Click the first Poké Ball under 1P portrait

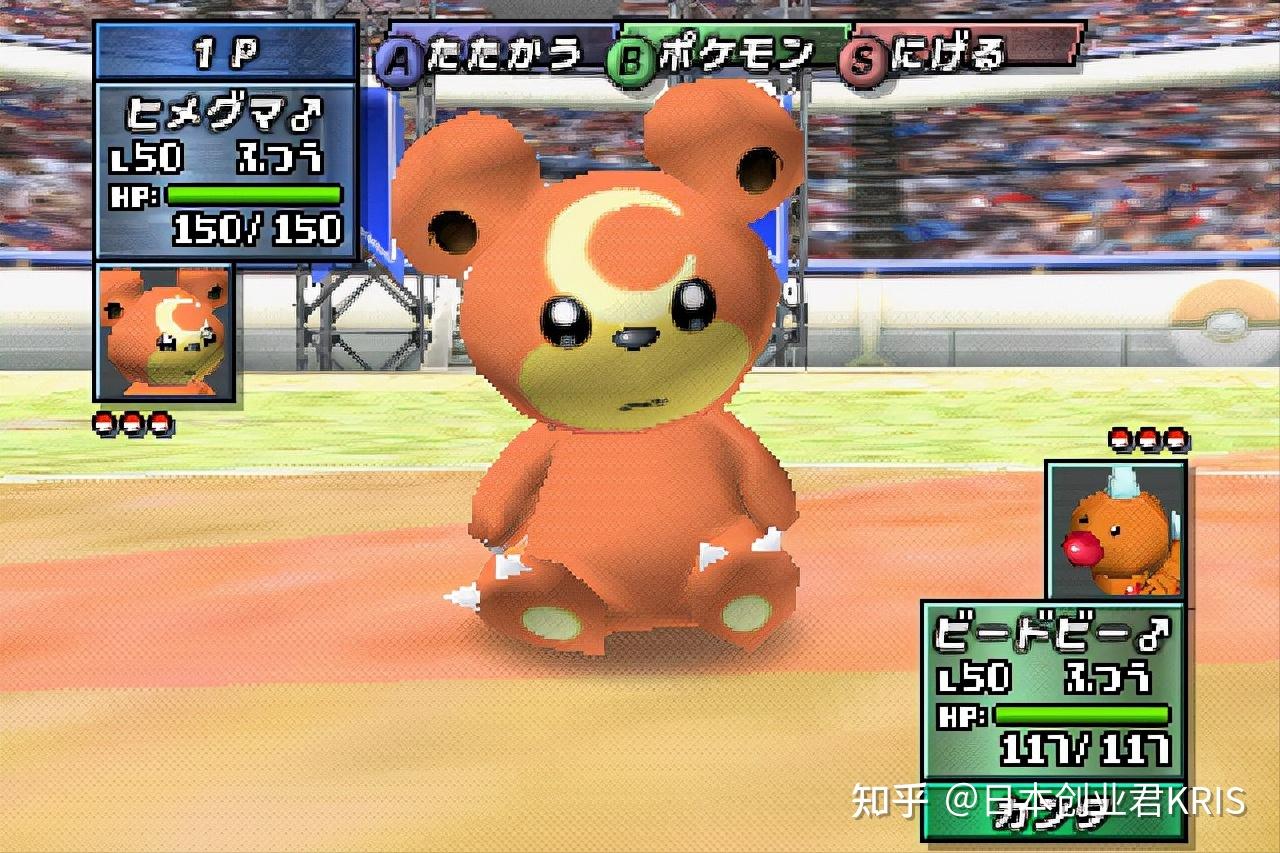point(103,421)
